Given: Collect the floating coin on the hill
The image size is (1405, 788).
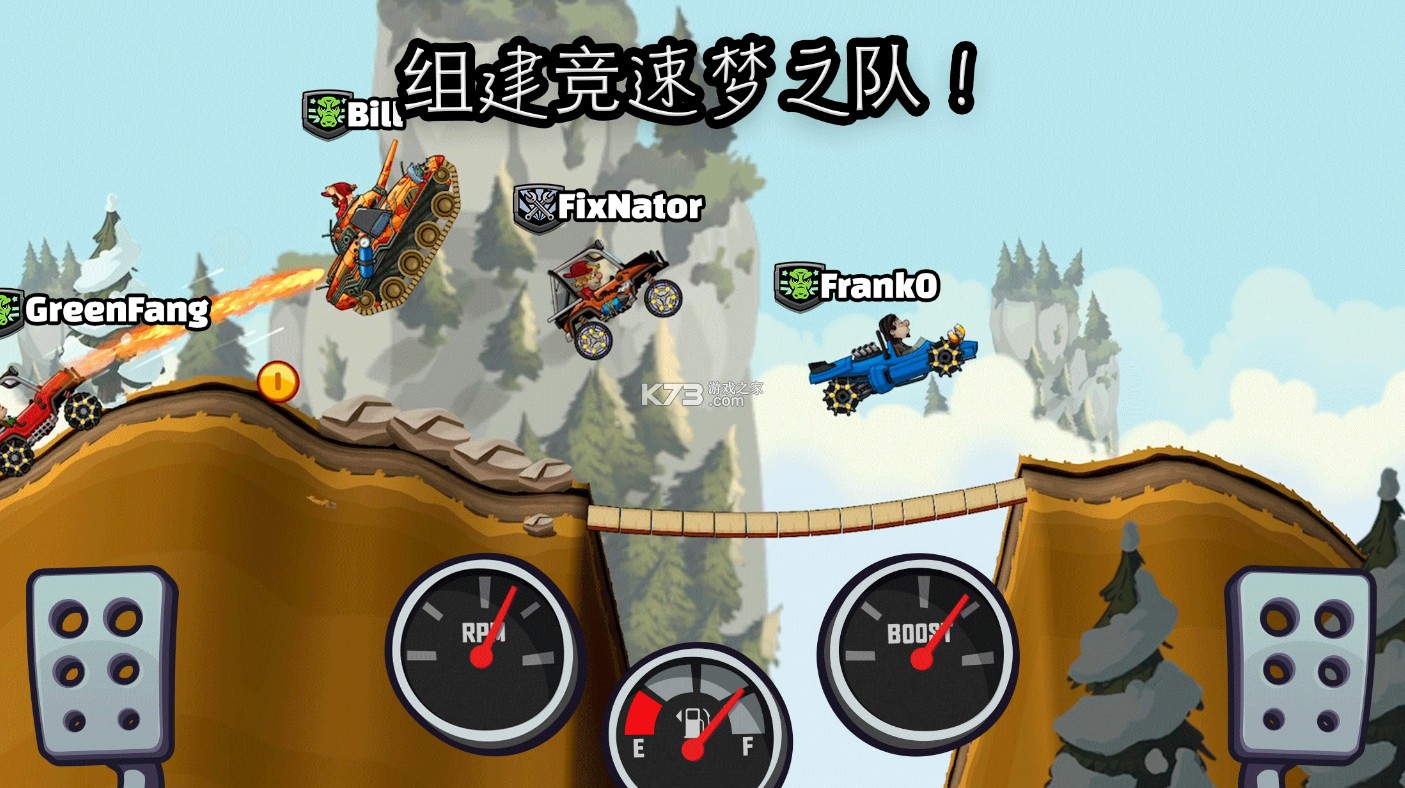Looking at the screenshot, I should pyautogui.click(x=277, y=383).
